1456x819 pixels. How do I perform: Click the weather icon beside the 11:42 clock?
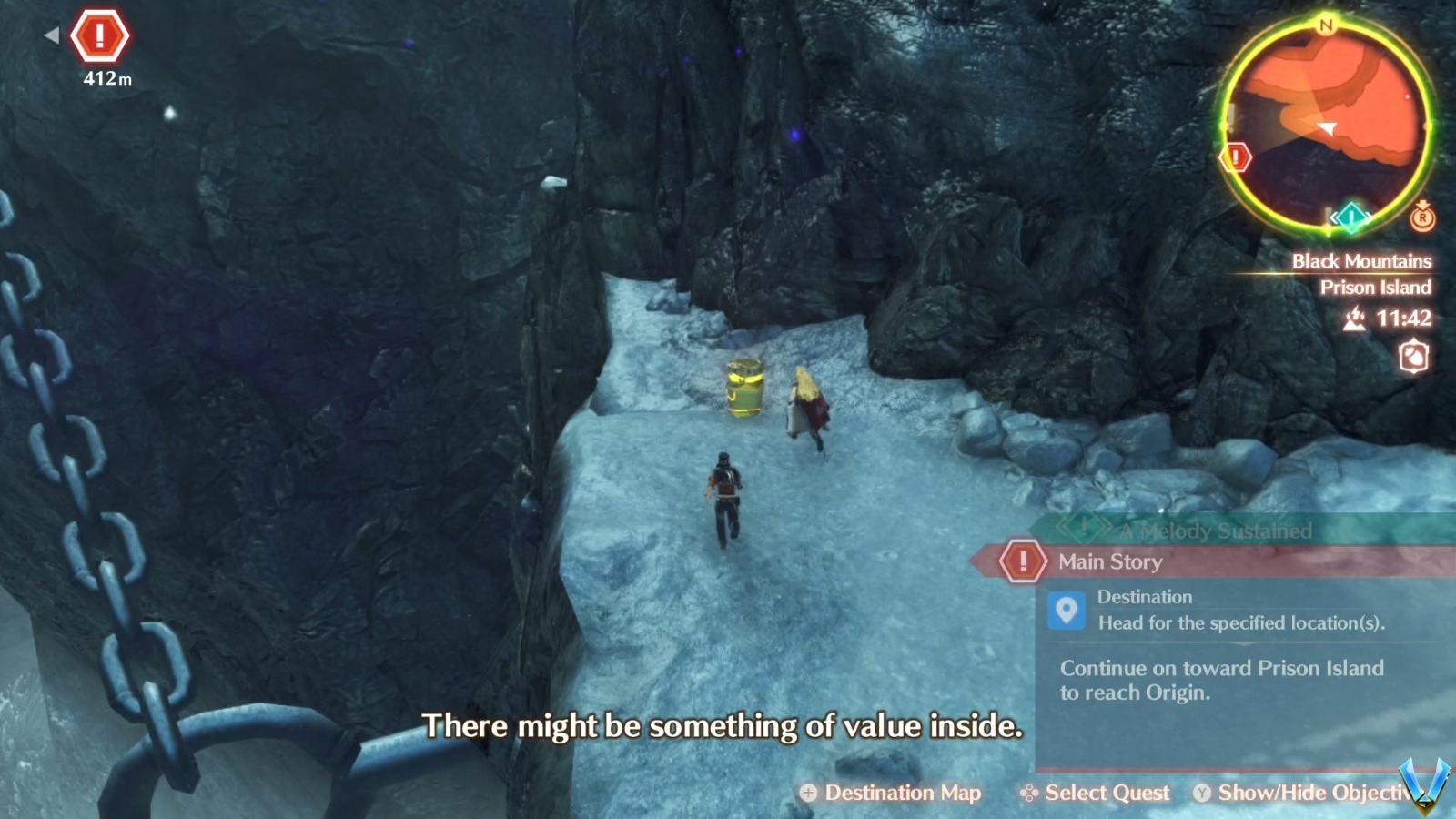pos(1355,319)
